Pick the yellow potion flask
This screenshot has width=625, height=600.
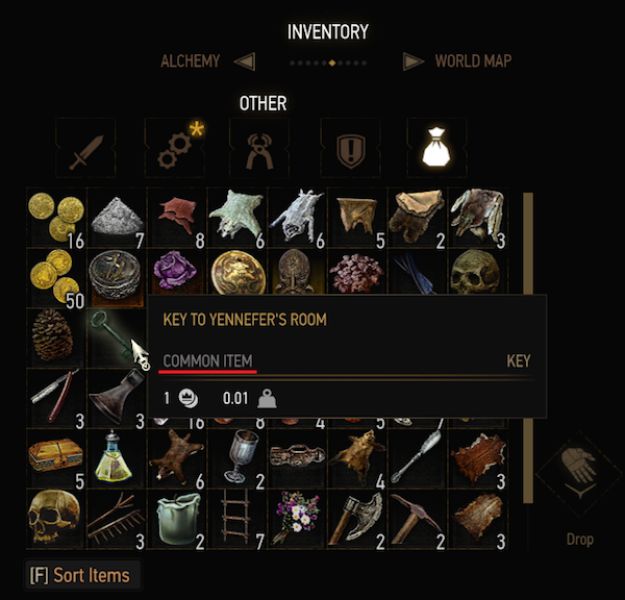click(x=114, y=456)
